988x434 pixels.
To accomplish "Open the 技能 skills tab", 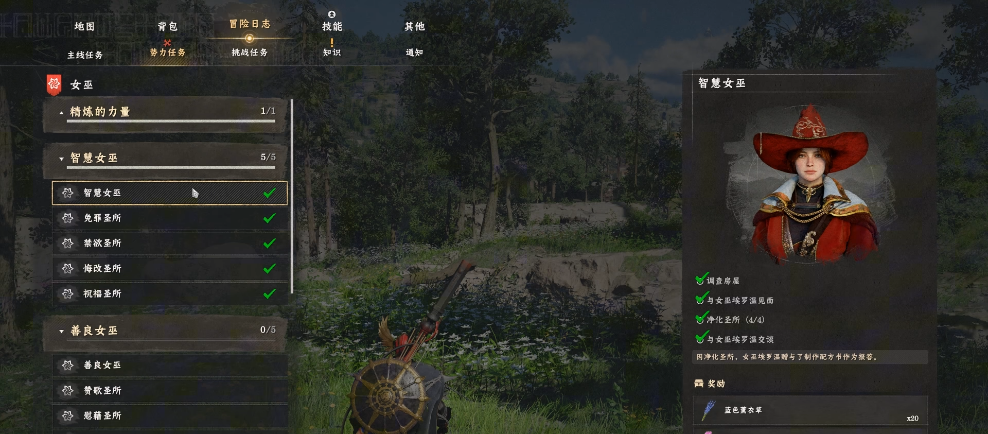I will coord(332,26).
